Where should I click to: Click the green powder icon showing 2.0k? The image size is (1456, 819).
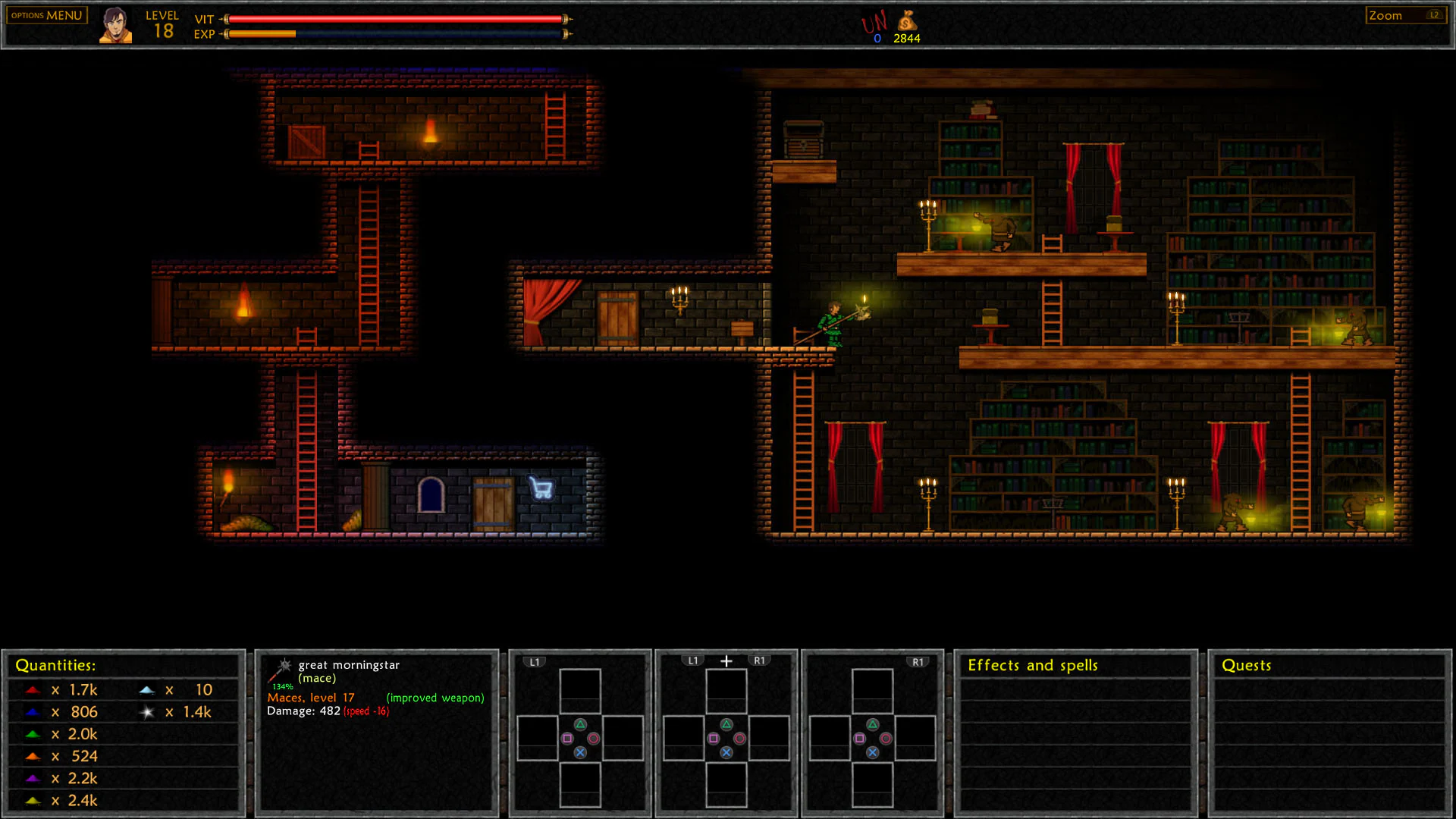coord(32,733)
